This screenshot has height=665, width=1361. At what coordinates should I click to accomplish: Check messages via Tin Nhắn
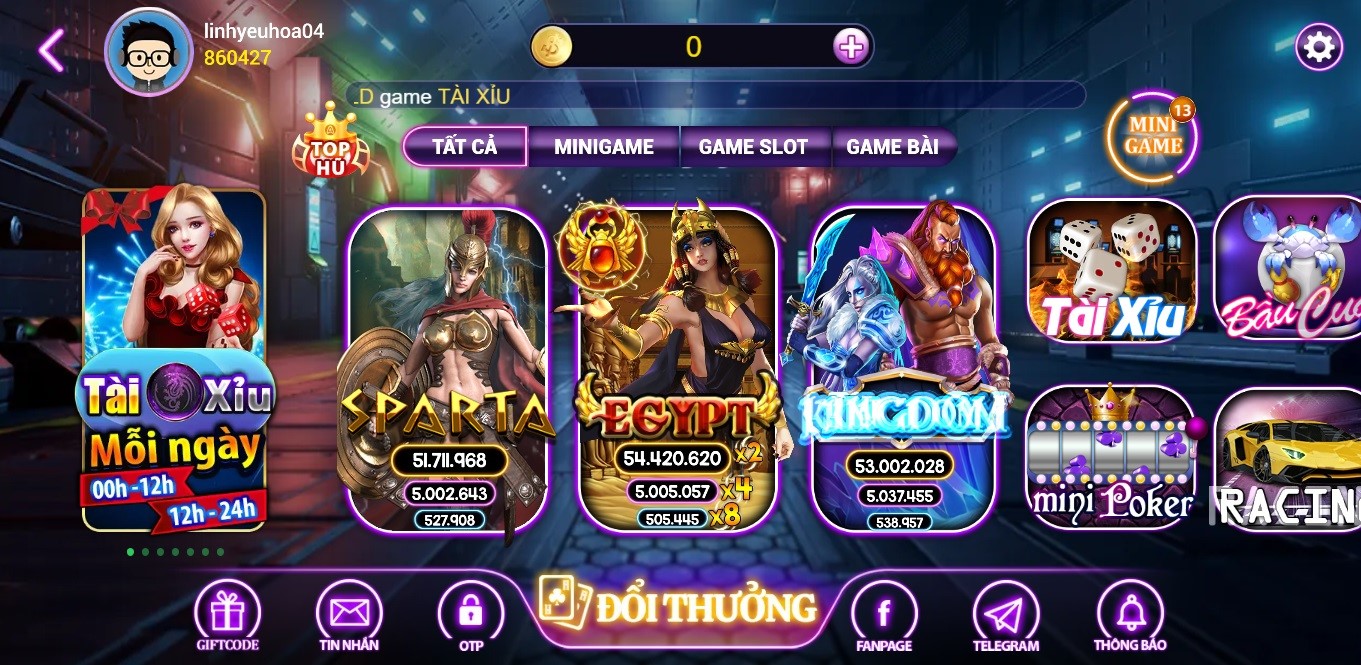349,614
